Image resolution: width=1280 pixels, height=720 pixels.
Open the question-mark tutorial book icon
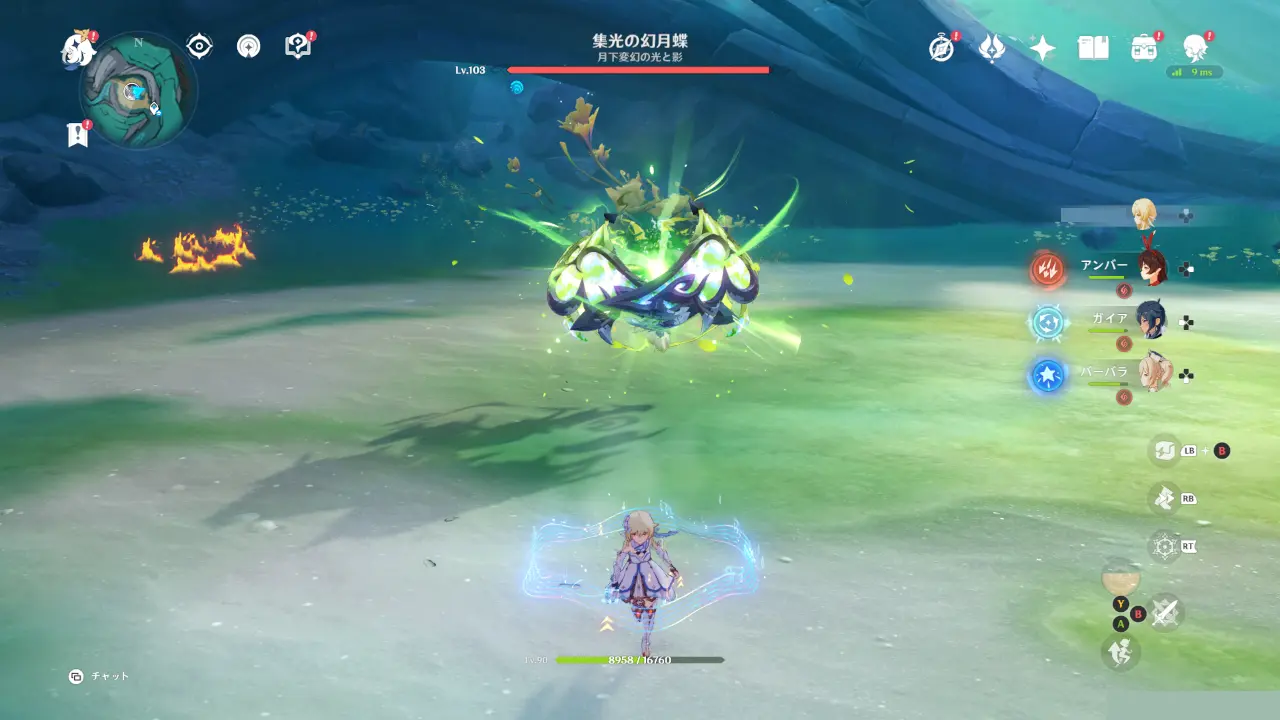pos(297,46)
